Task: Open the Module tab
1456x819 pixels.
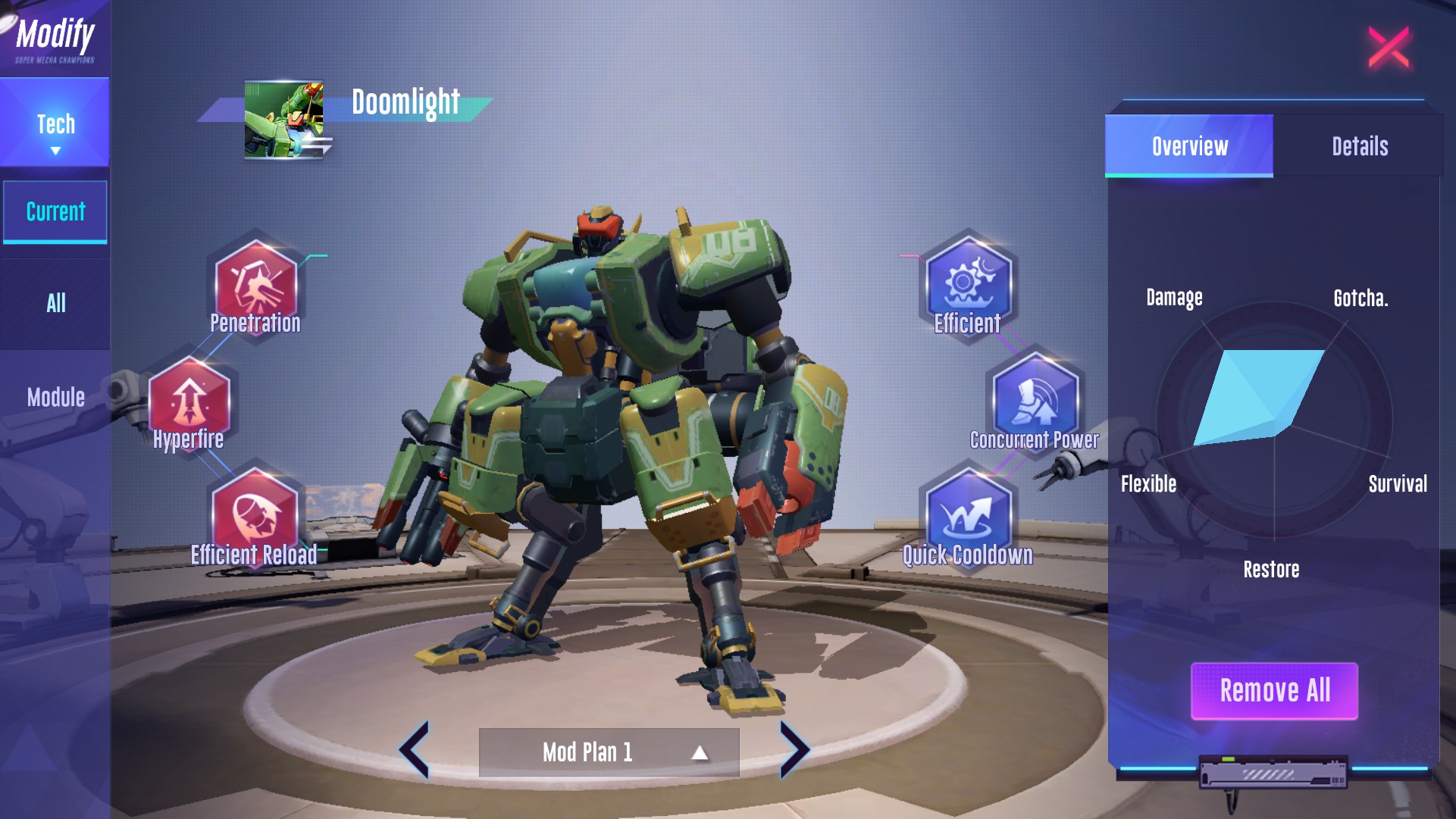Action: (x=55, y=397)
